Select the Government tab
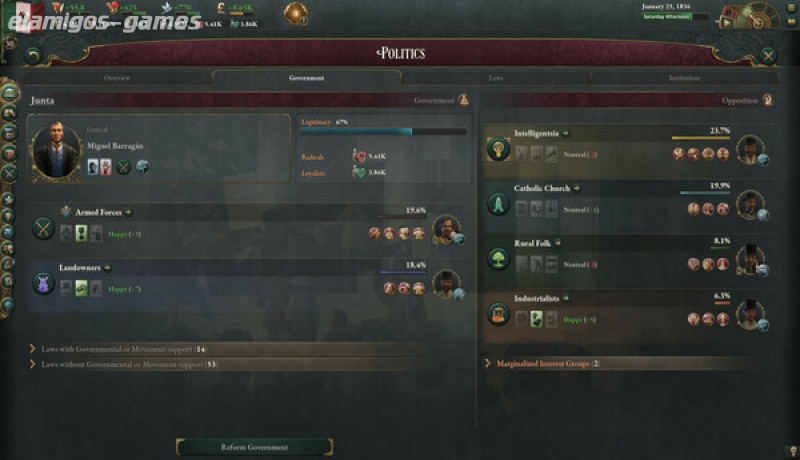 (306, 77)
